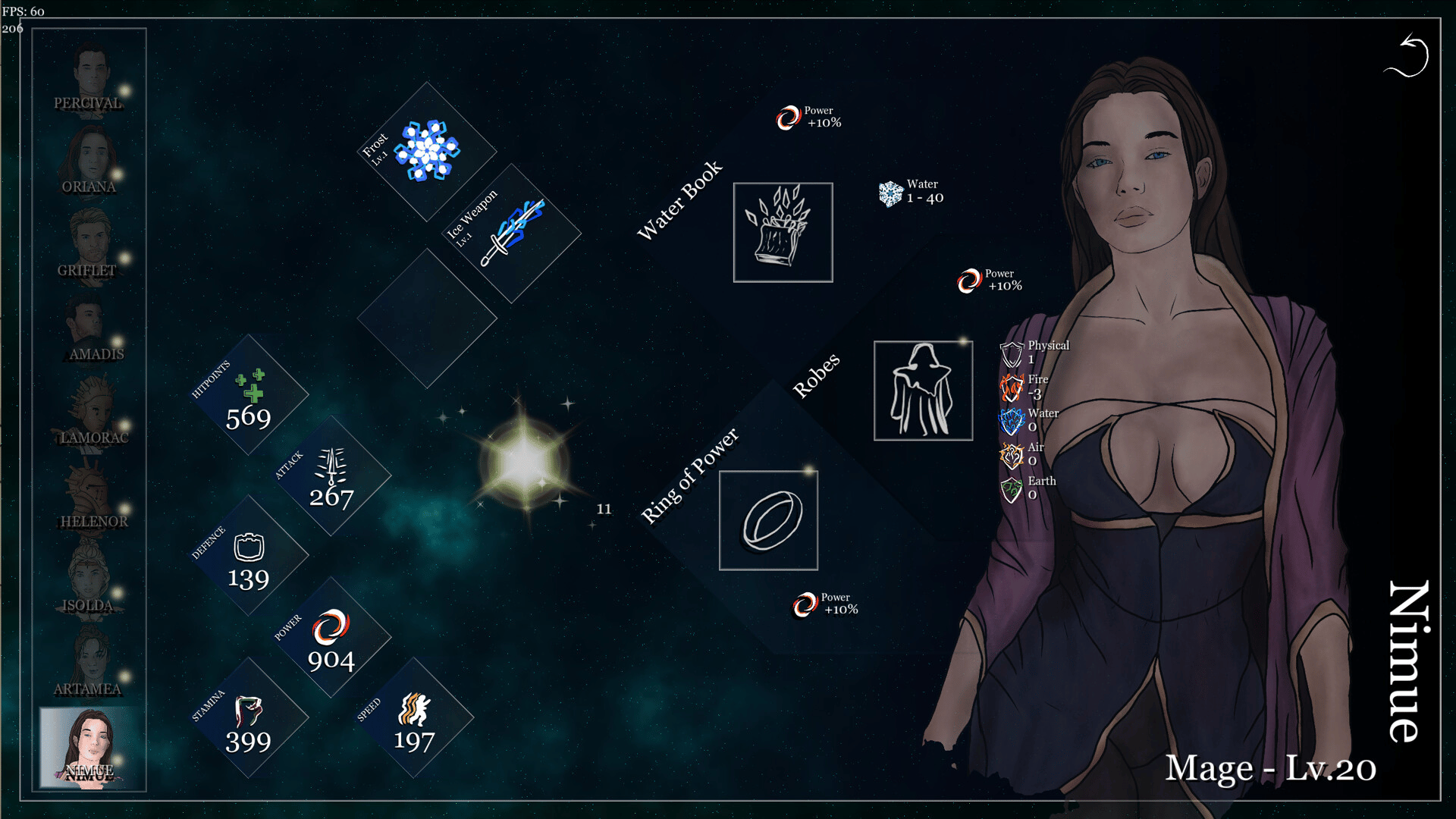
Task: Choose the Power stat tile
Action: (x=331, y=639)
